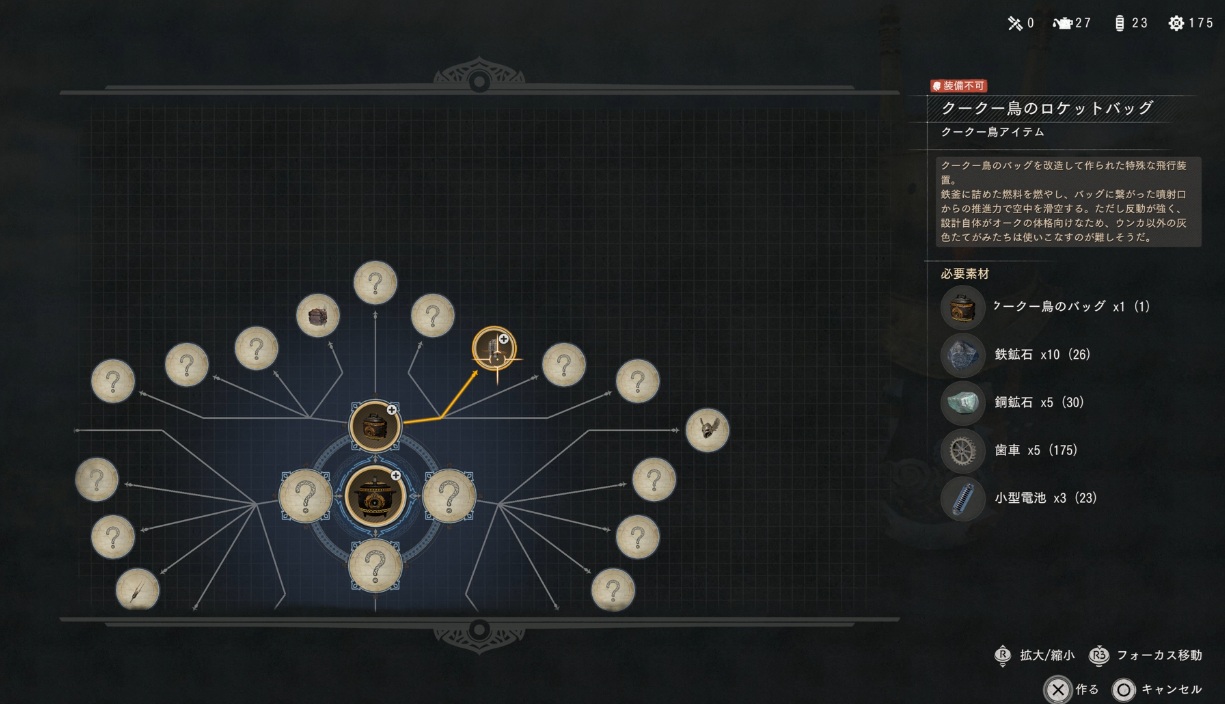Click the クークー鳥のバッグ material row
Image resolution: width=1225 pixels, height=704 pixels.
1048,306
